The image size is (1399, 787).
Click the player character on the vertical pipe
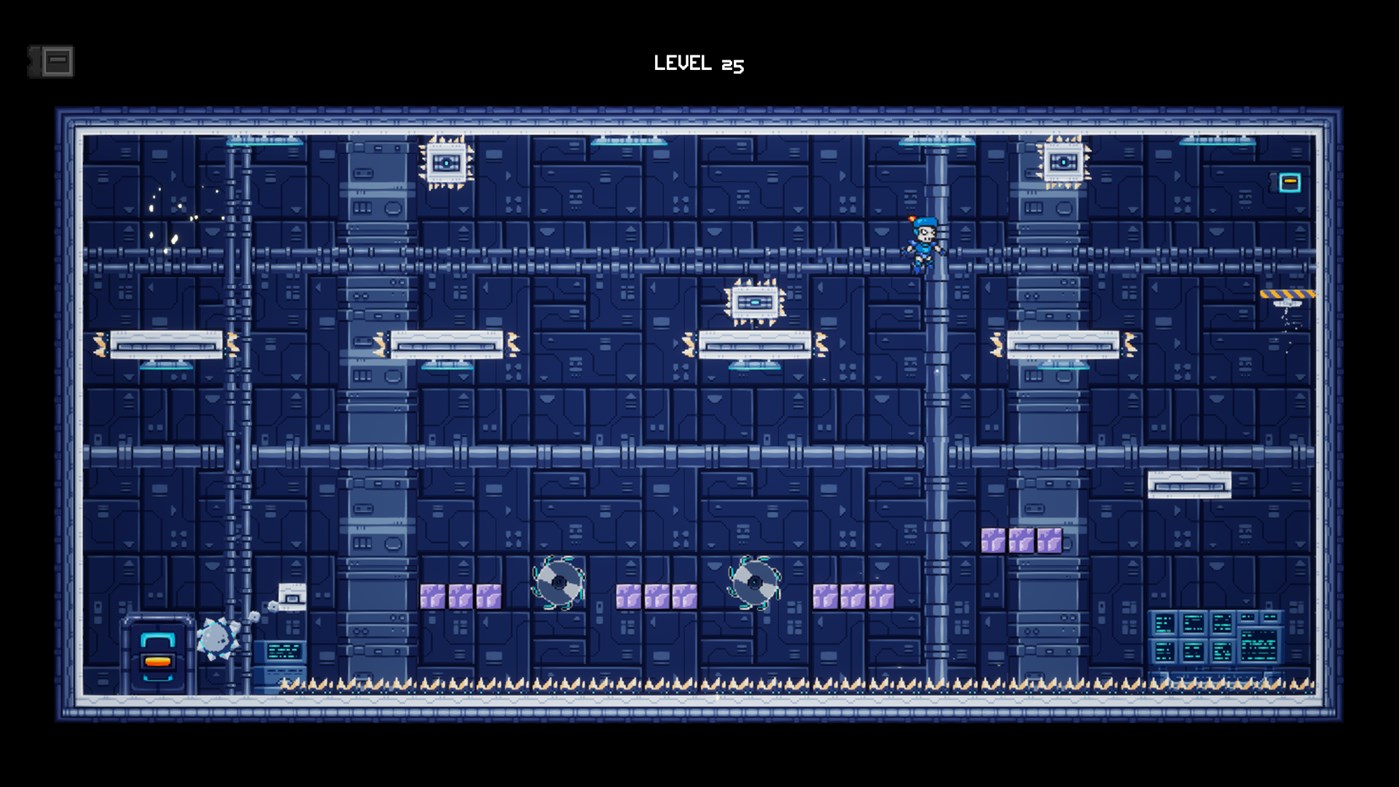pos(925,245)
